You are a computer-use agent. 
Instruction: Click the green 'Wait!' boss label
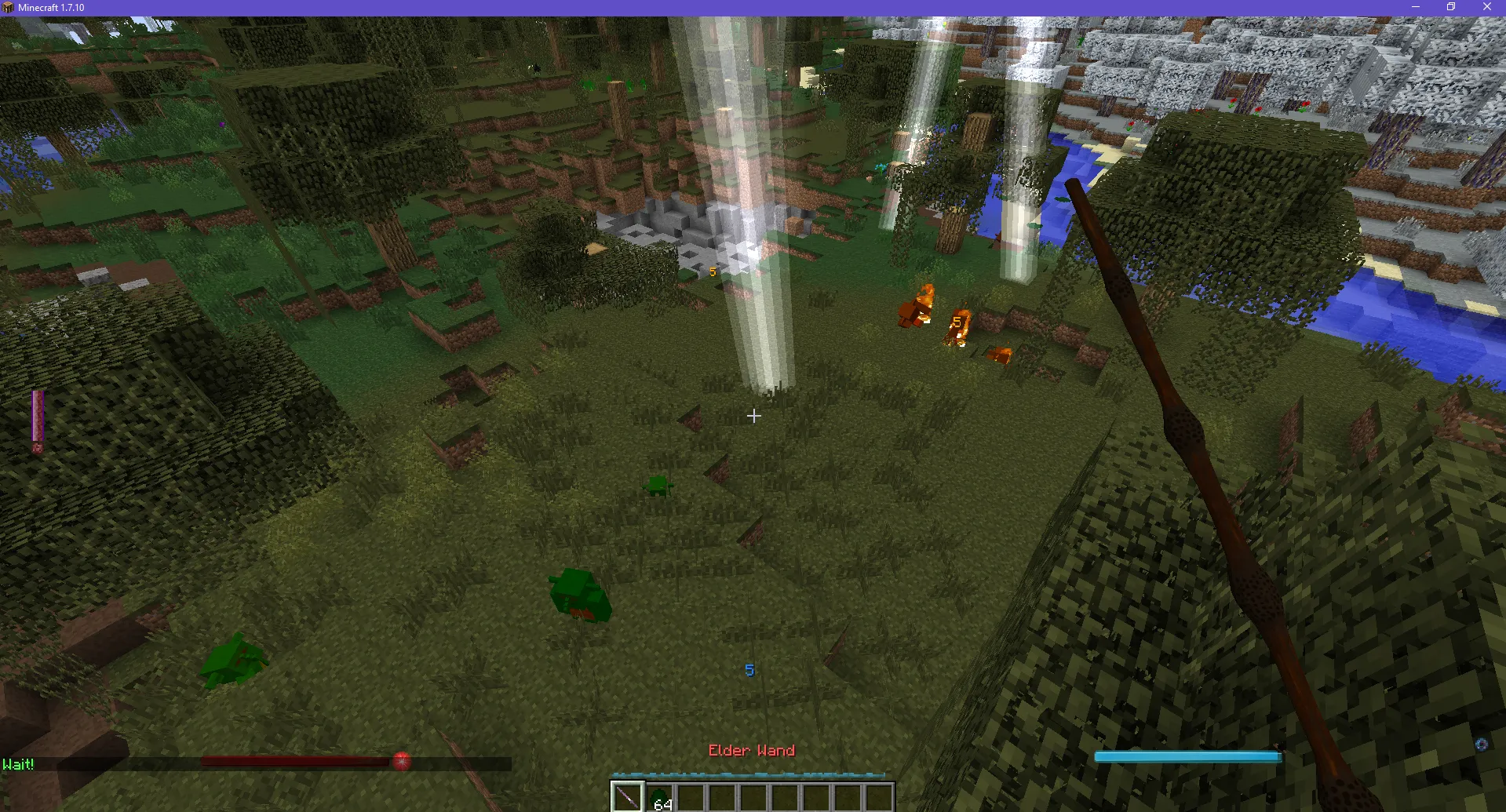[x=17, y=763]
